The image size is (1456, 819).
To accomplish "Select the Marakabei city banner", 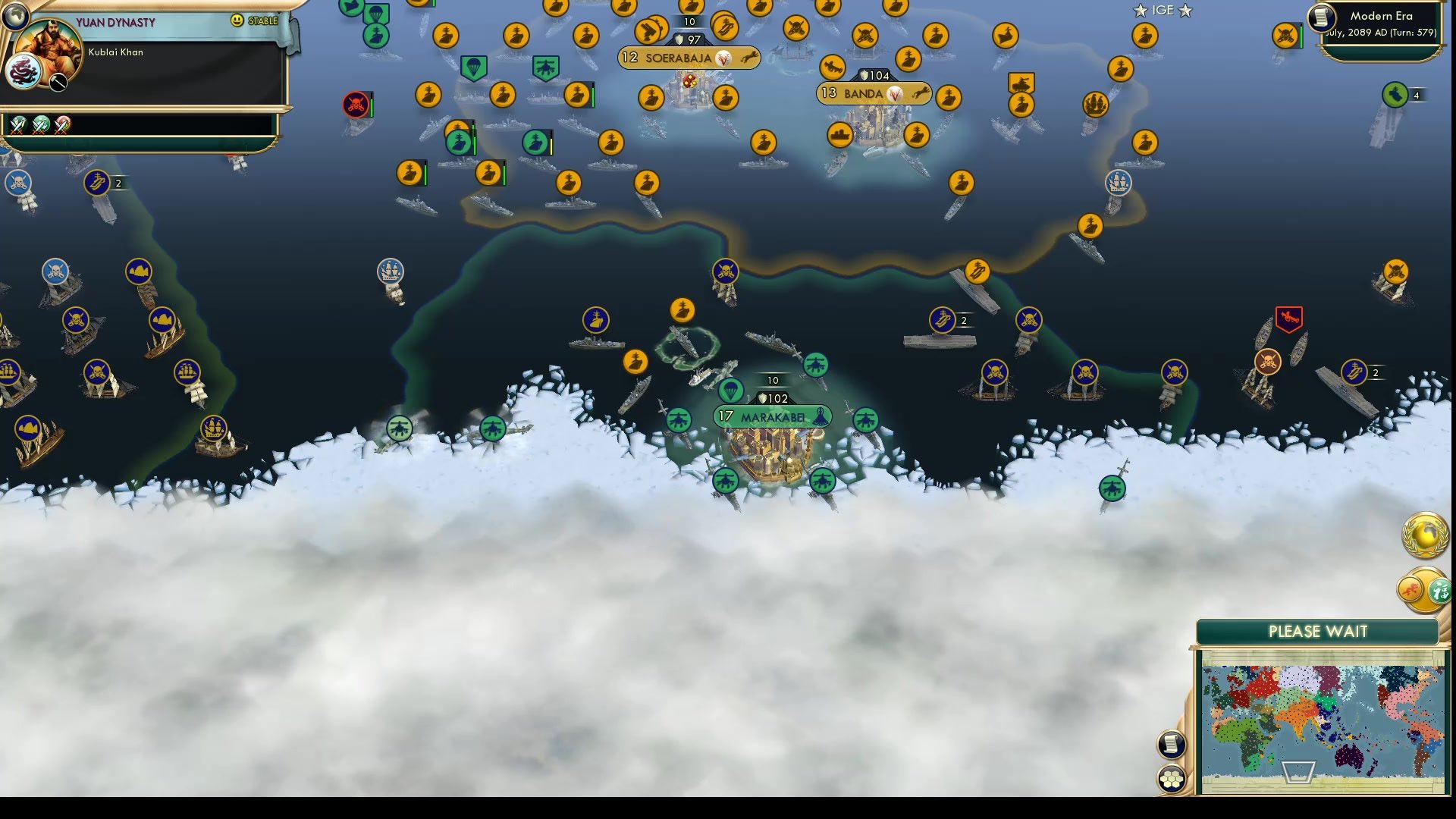I will click(x=772, y=416).
